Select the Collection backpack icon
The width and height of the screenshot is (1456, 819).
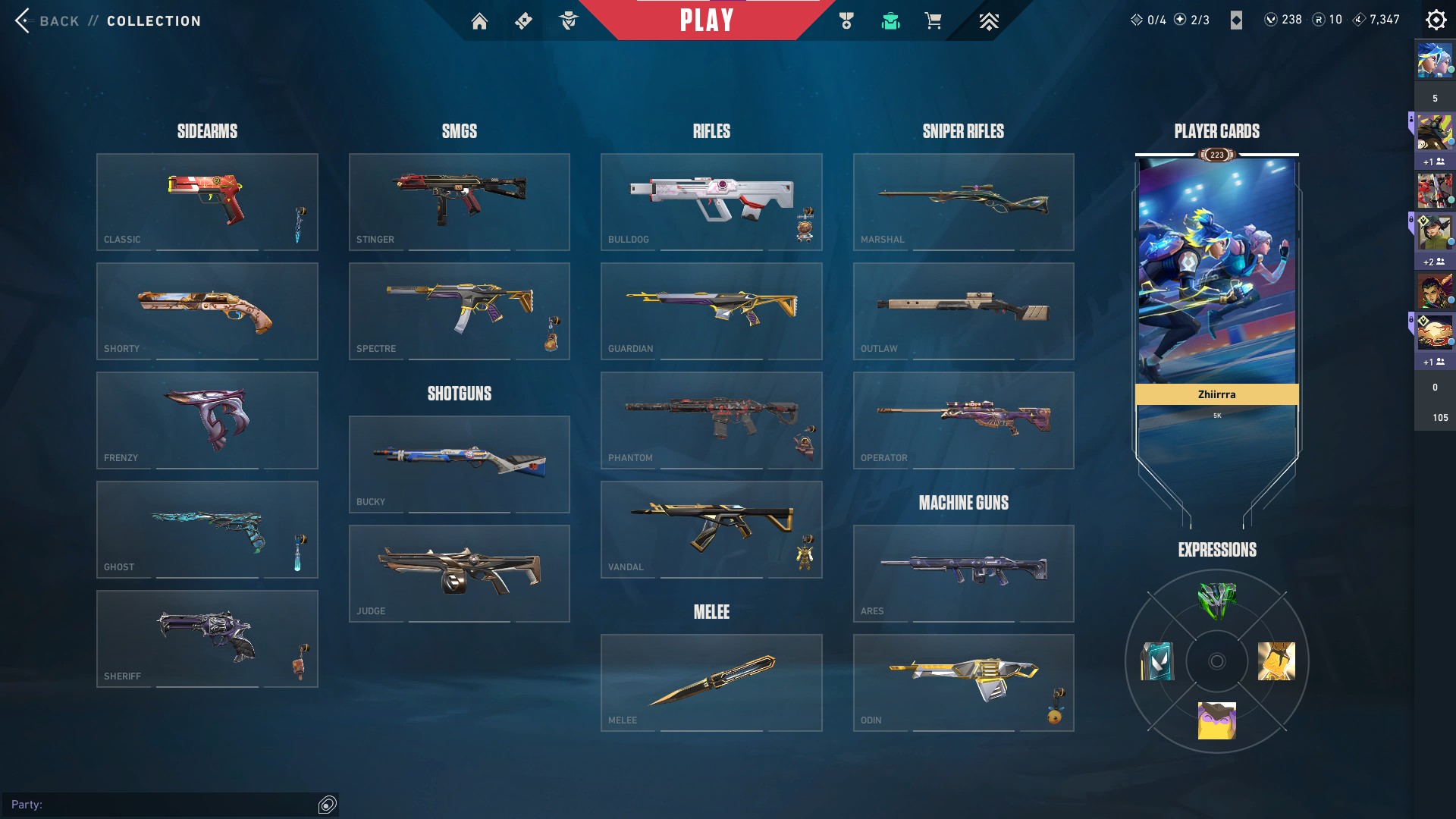pyautogui.click(x=891, y=20)
